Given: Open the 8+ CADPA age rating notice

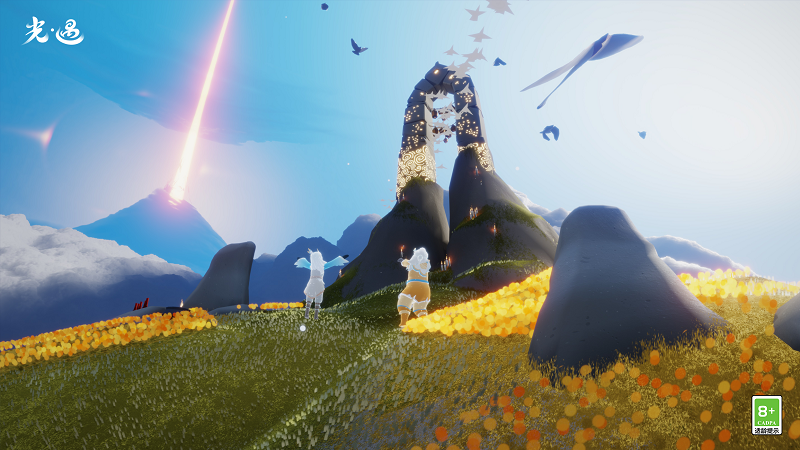Looking at the screenshot, I should coord(766,415).
